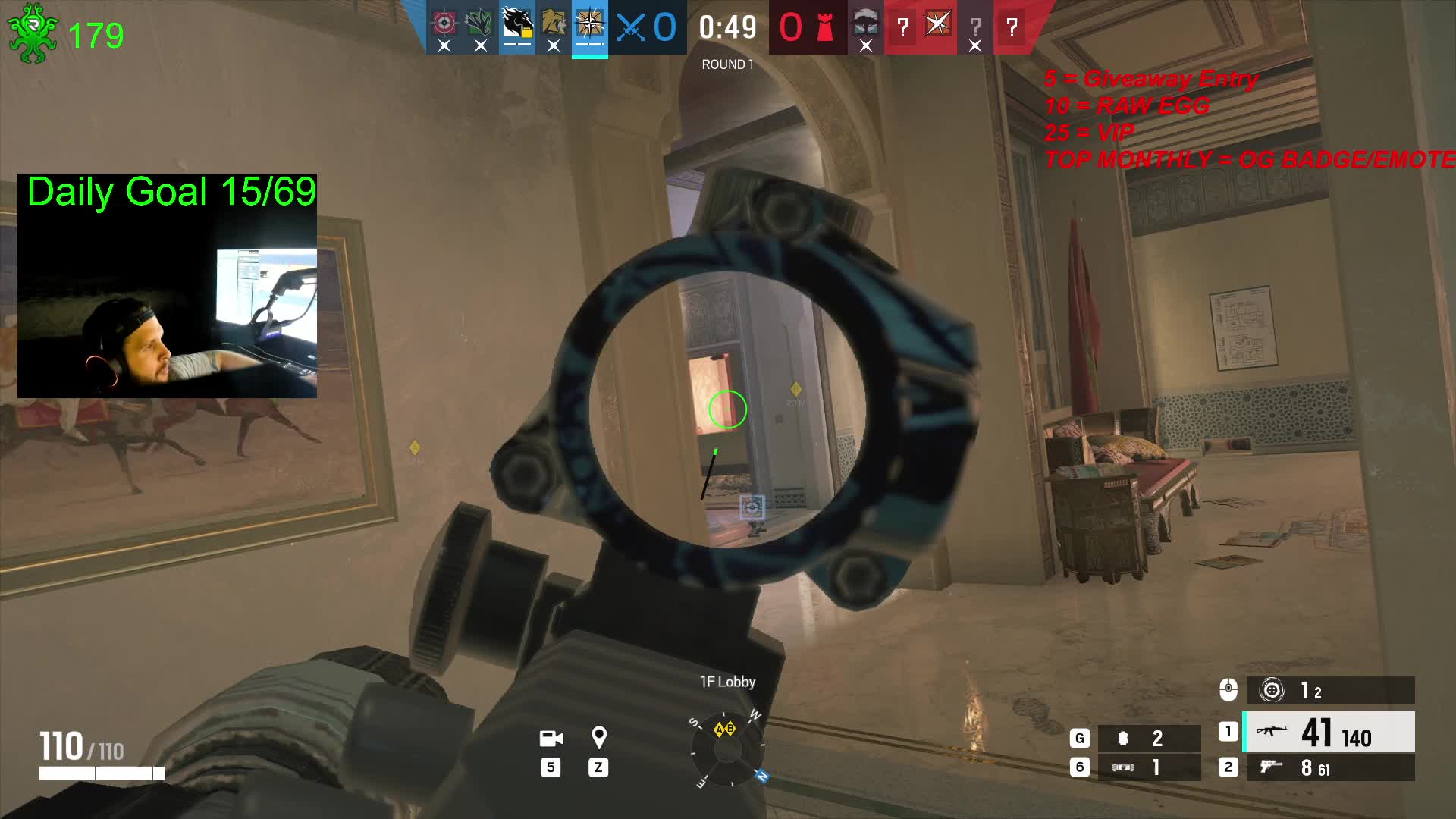Click the blue crossed swords attacker icon
Viewport: 1456px width, 819px height.
631,28
